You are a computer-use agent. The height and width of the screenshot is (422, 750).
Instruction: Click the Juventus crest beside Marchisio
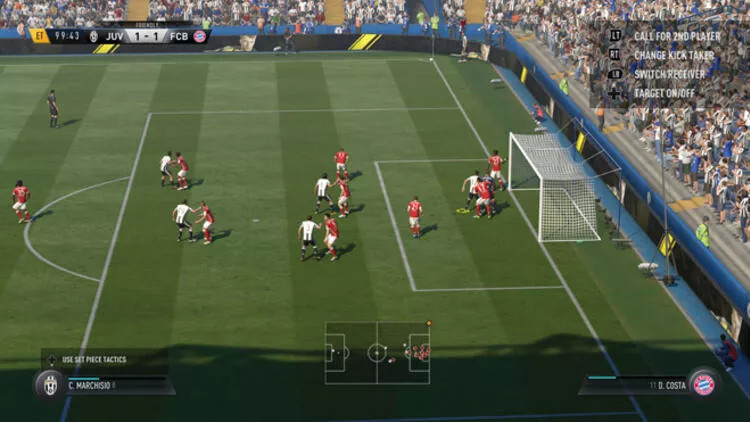coord(50,385)
